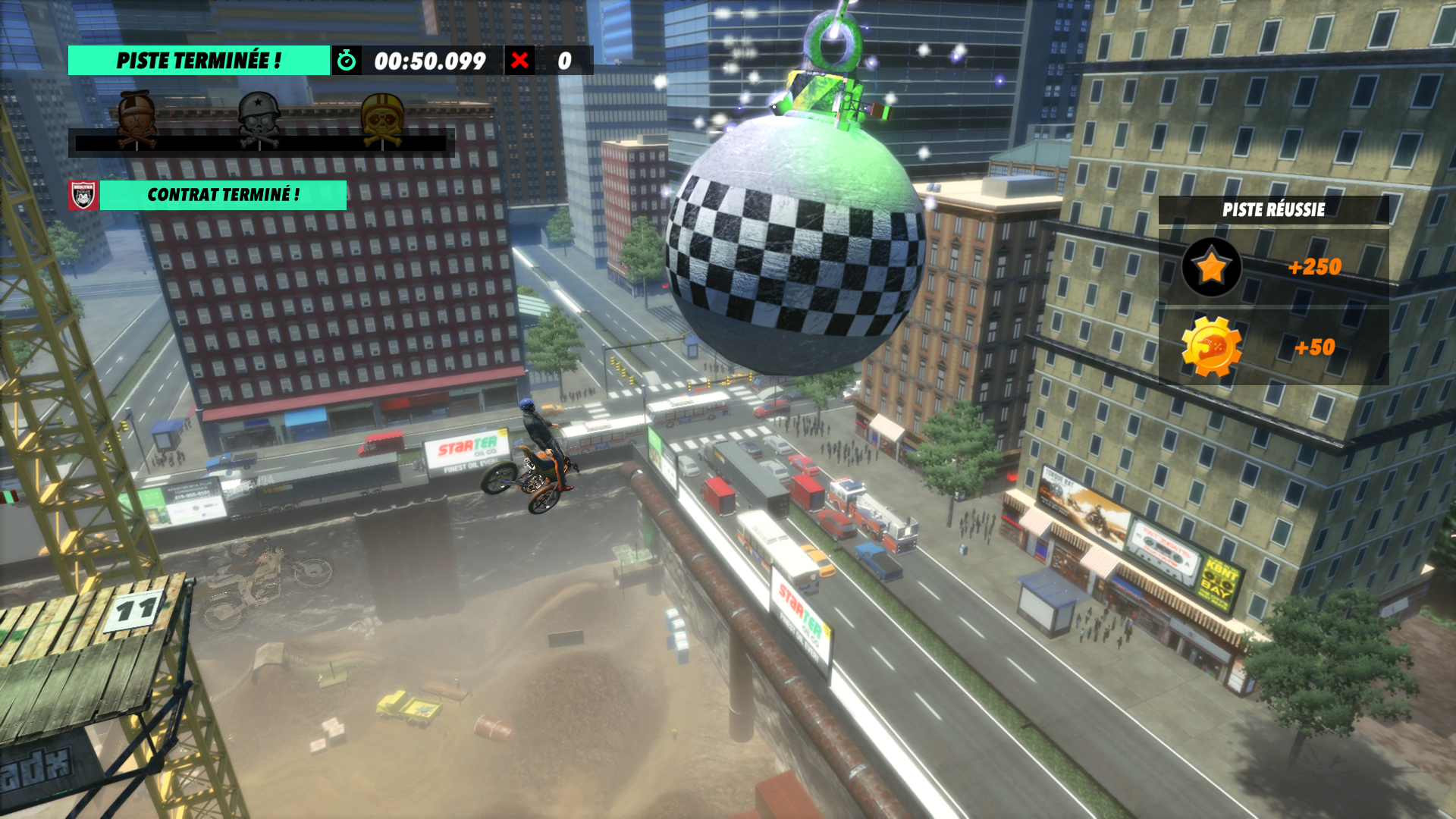Select the Contrat Terminé banner
This screenshot has height=819, width=1456.
click(223, 195)
